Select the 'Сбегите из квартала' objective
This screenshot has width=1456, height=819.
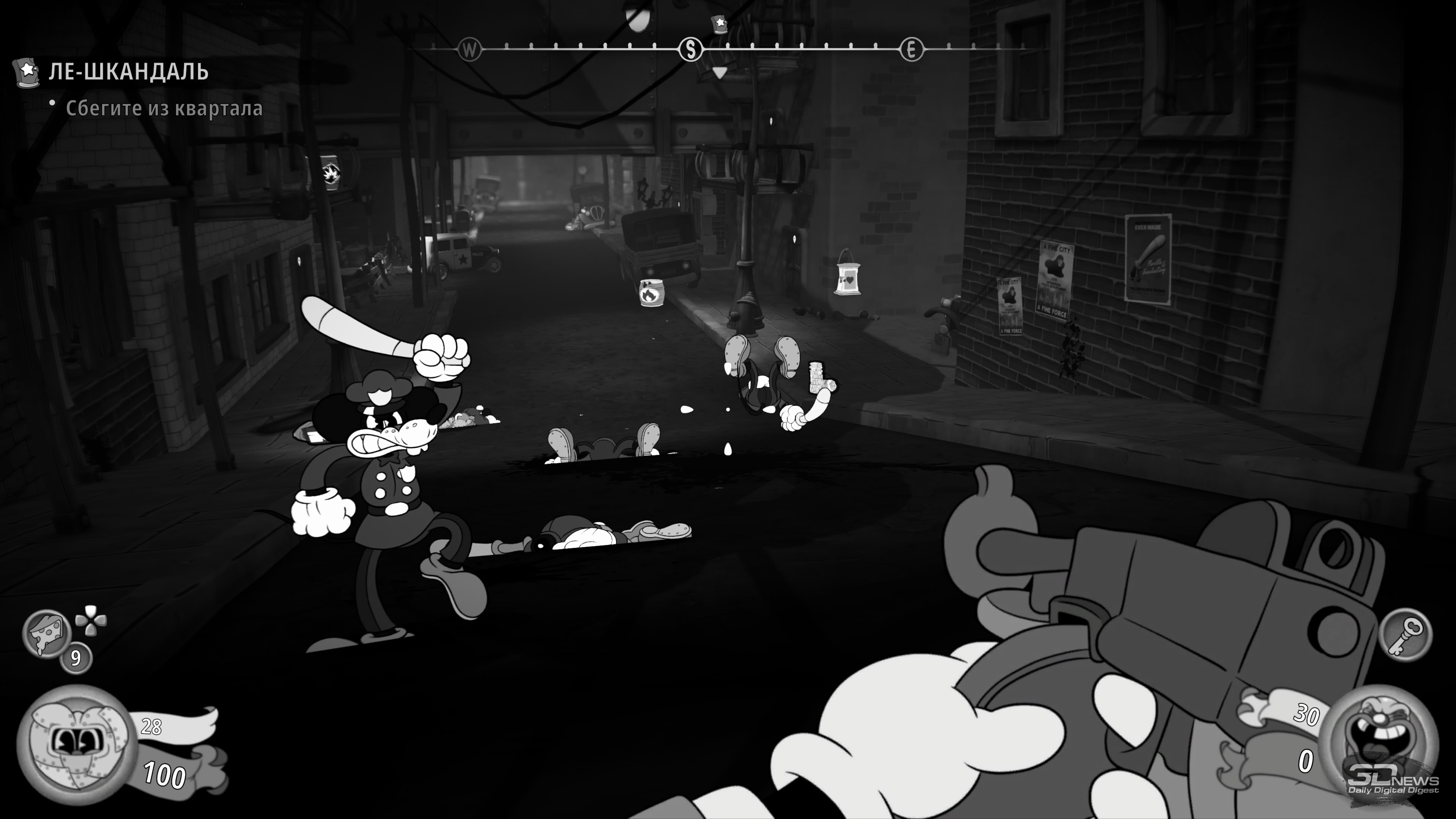(164, 108)
